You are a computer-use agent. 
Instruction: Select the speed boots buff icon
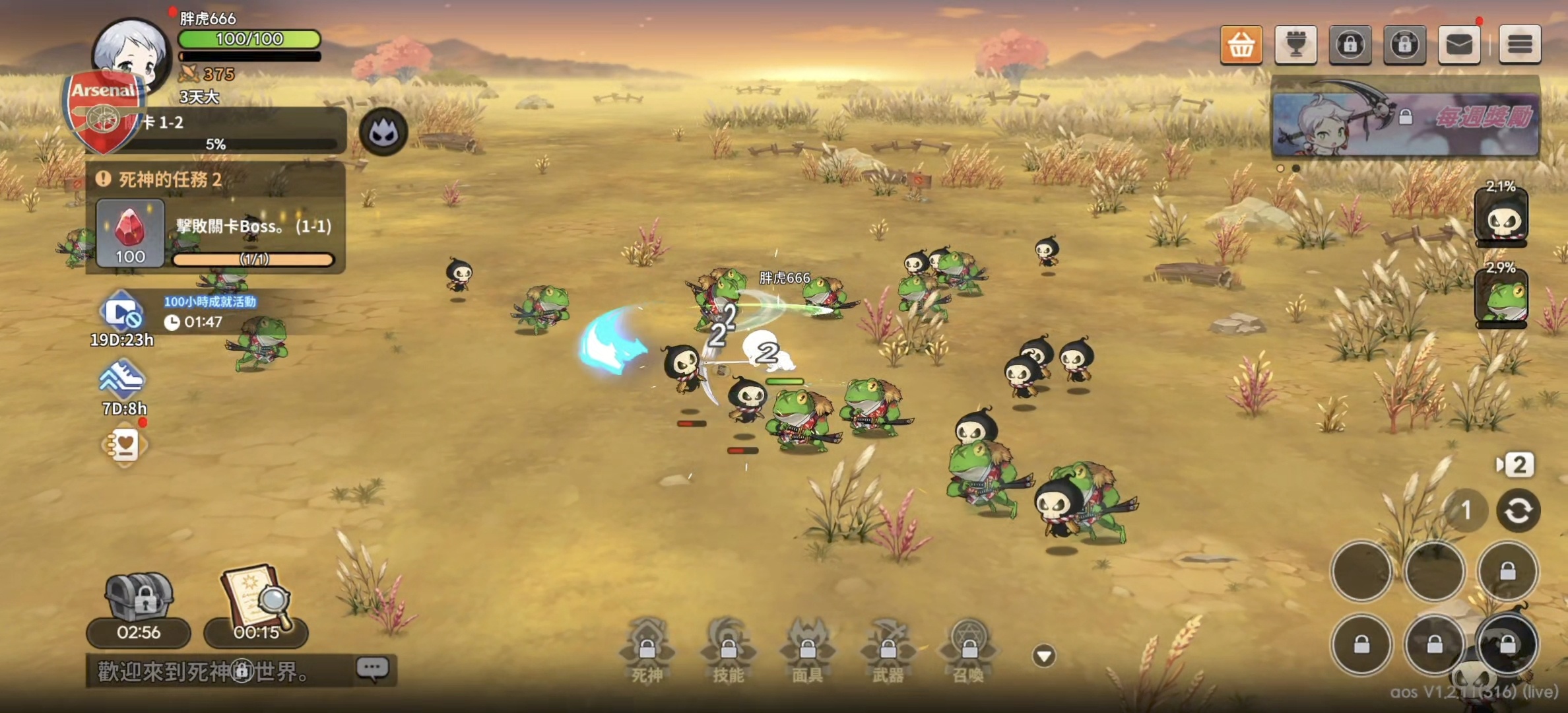tap(122, 380)
